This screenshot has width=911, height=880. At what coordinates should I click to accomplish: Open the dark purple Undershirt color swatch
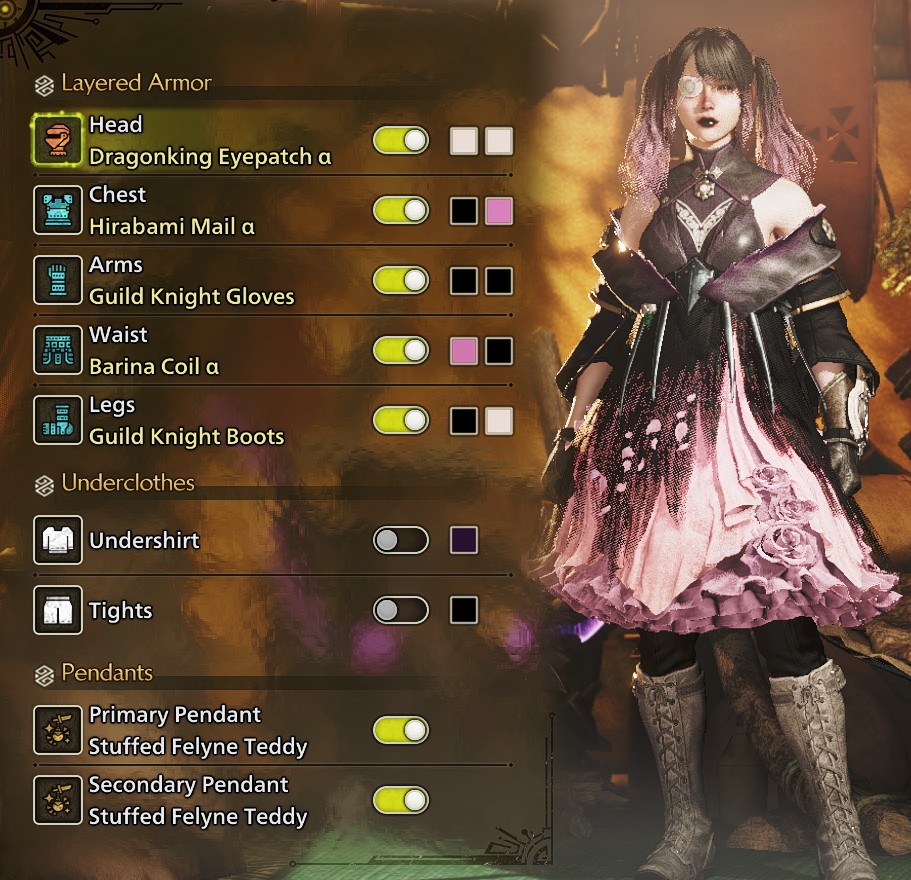click(x=463, y=541)
